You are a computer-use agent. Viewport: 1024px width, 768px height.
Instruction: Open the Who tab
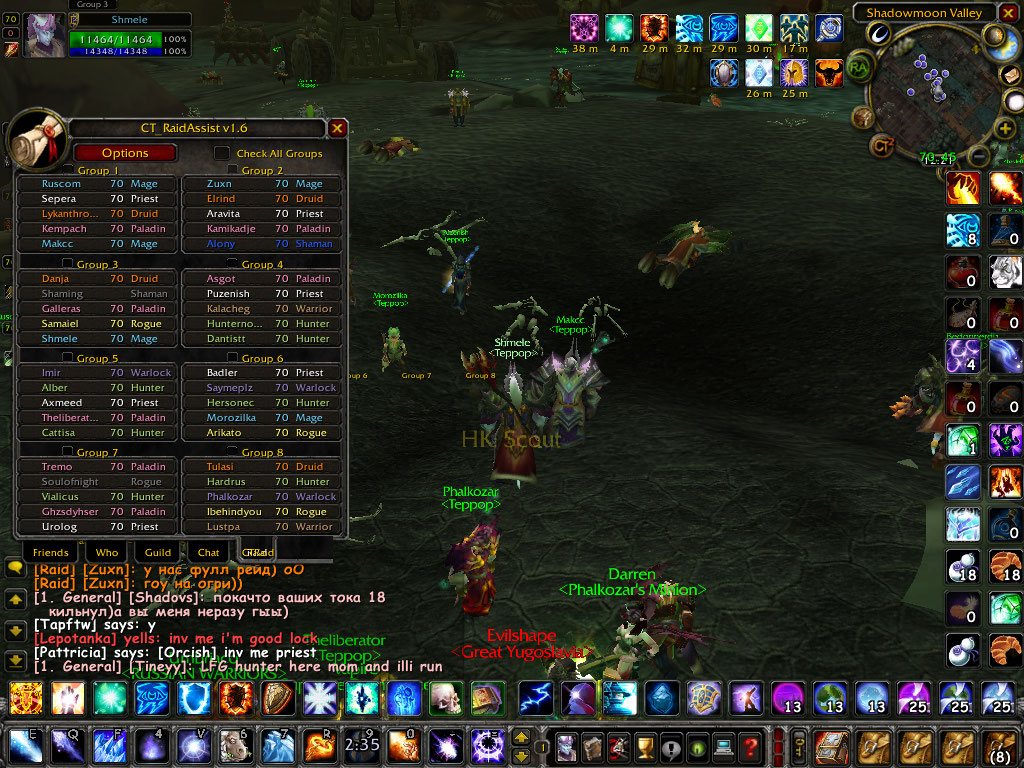point(107,552)
